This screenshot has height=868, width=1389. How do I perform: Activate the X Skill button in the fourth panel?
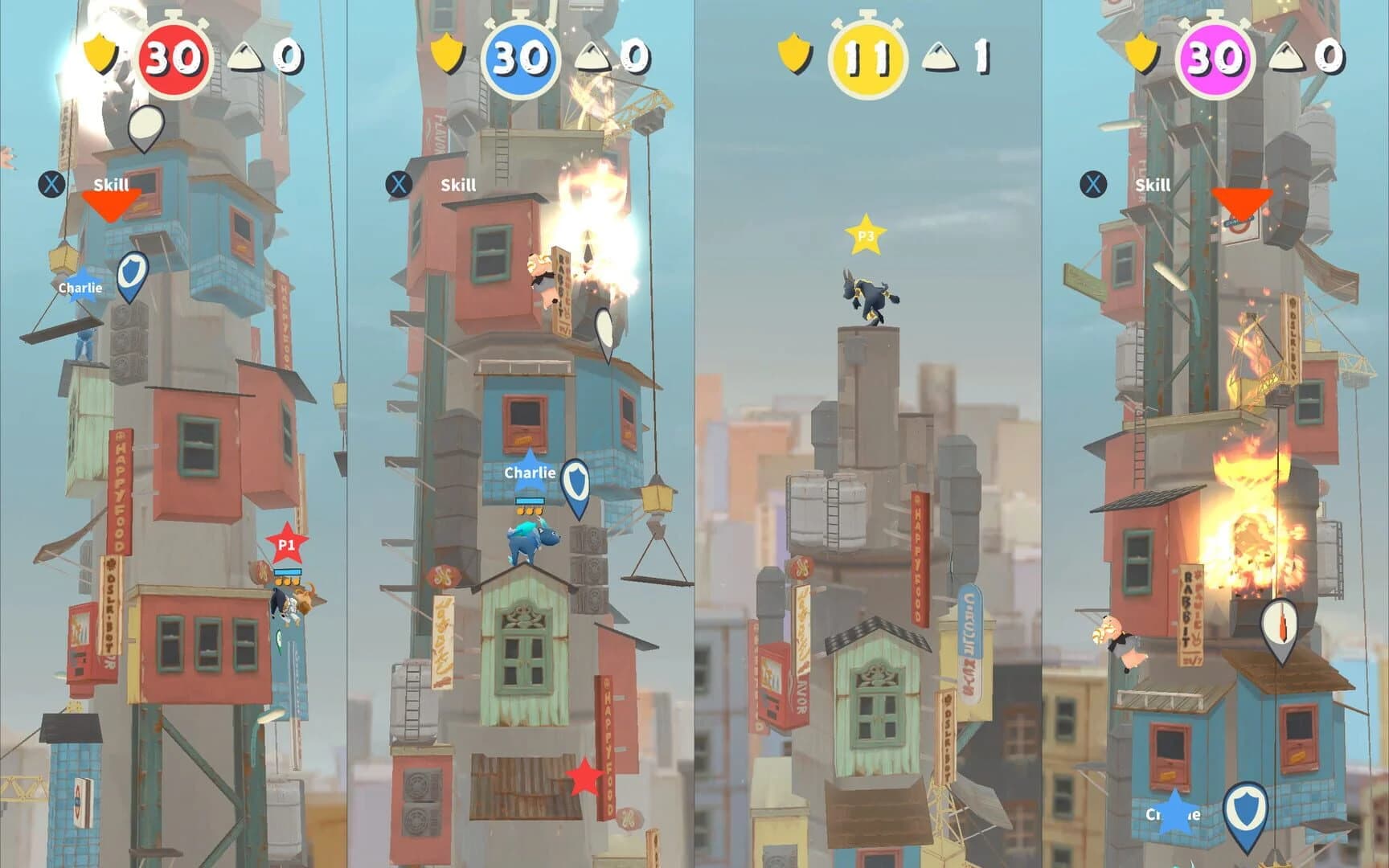pyautogui.click(x=1092, y=185)
